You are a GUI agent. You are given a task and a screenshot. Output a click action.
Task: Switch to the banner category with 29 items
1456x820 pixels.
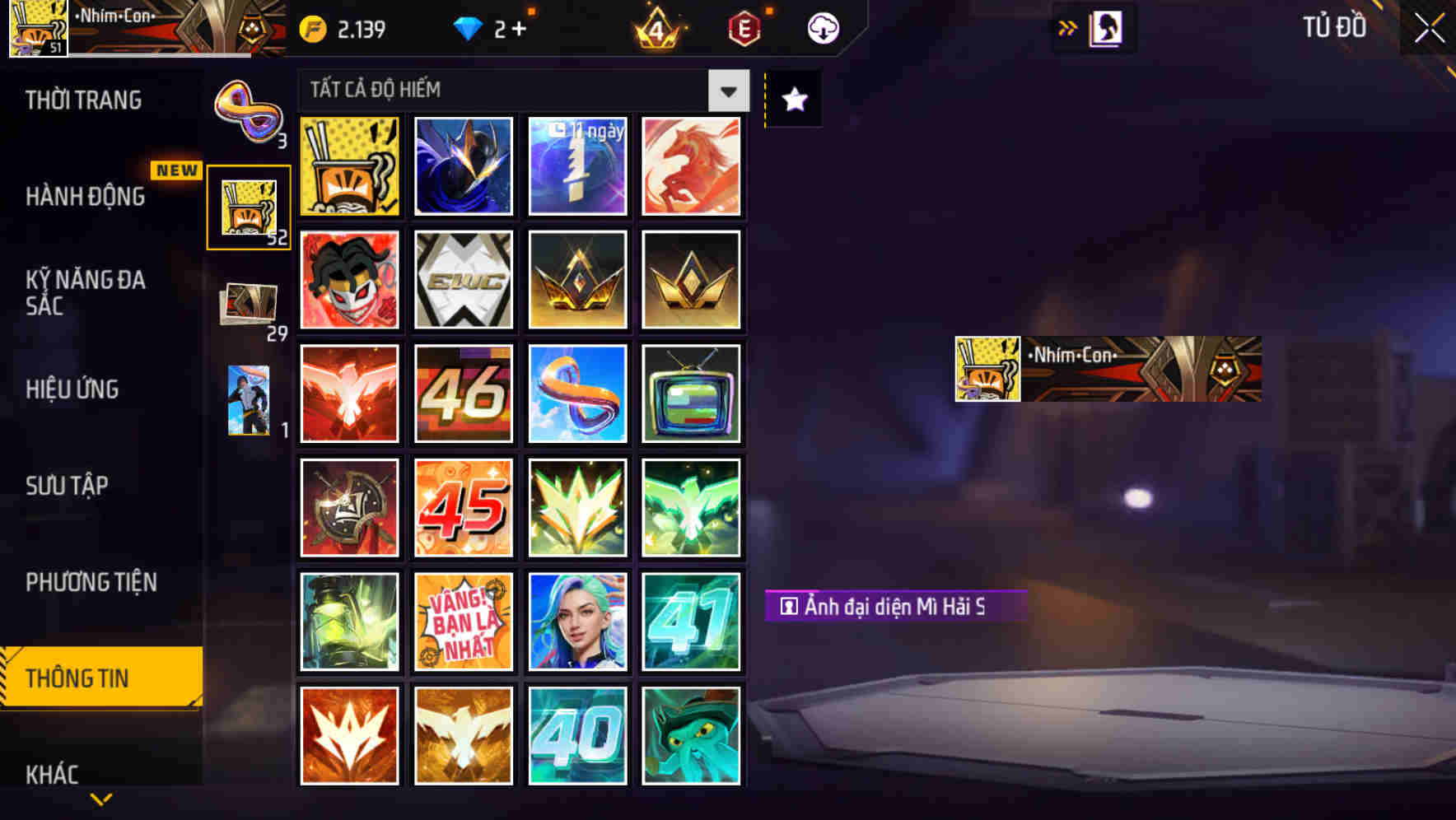(248, 302)
